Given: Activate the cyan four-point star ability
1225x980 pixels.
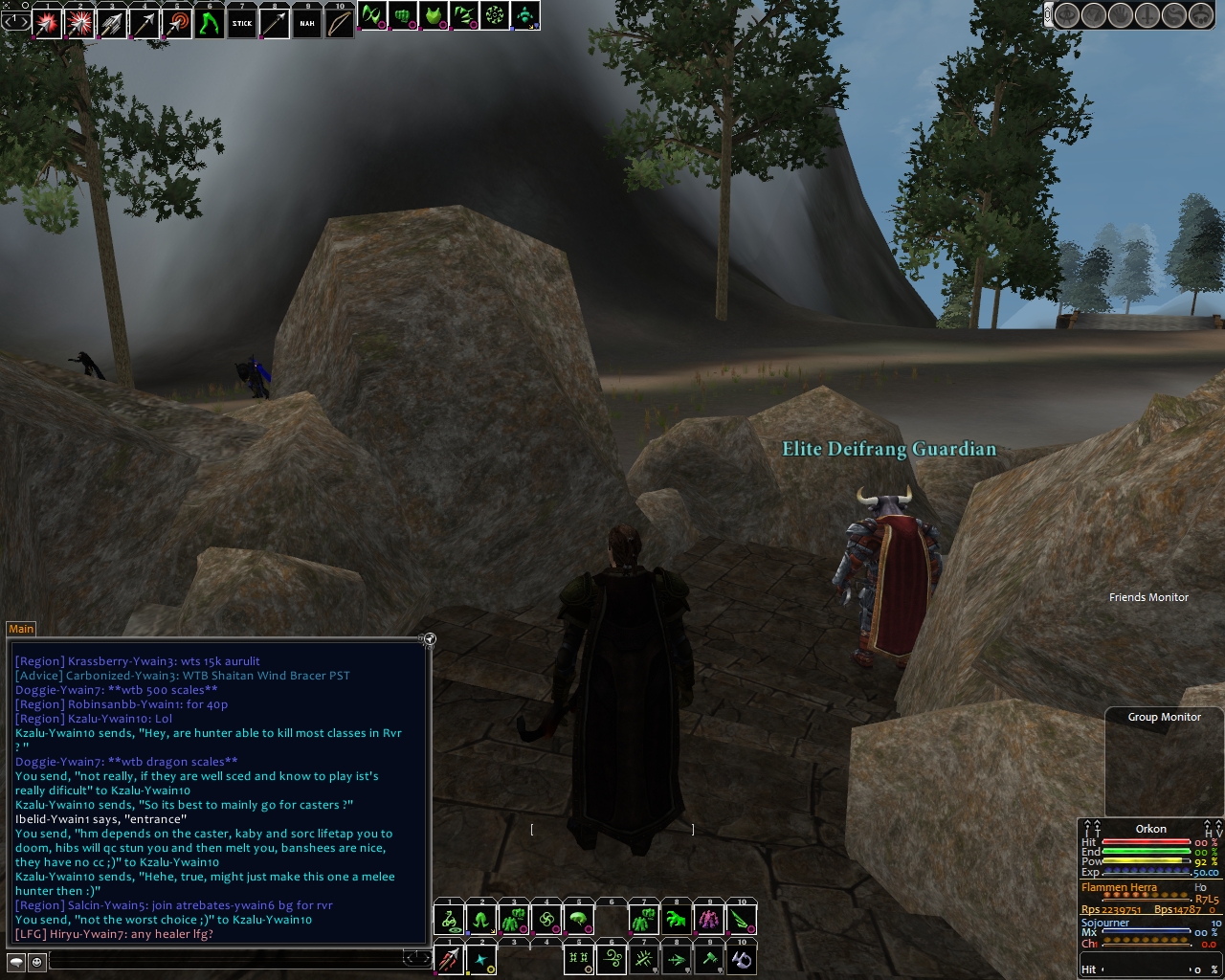Looking at the screenshot, I should [x=482, y=960].
